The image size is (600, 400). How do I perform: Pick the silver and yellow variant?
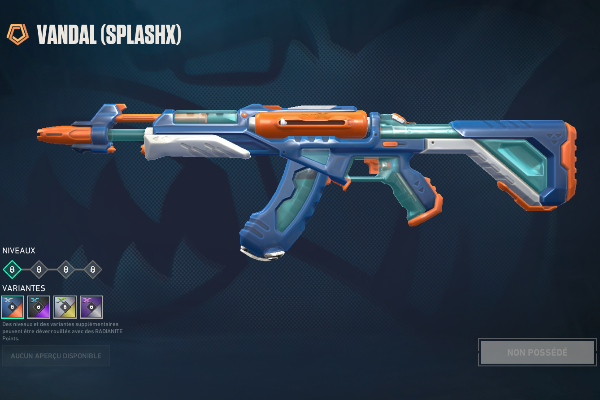coord(65,306)
